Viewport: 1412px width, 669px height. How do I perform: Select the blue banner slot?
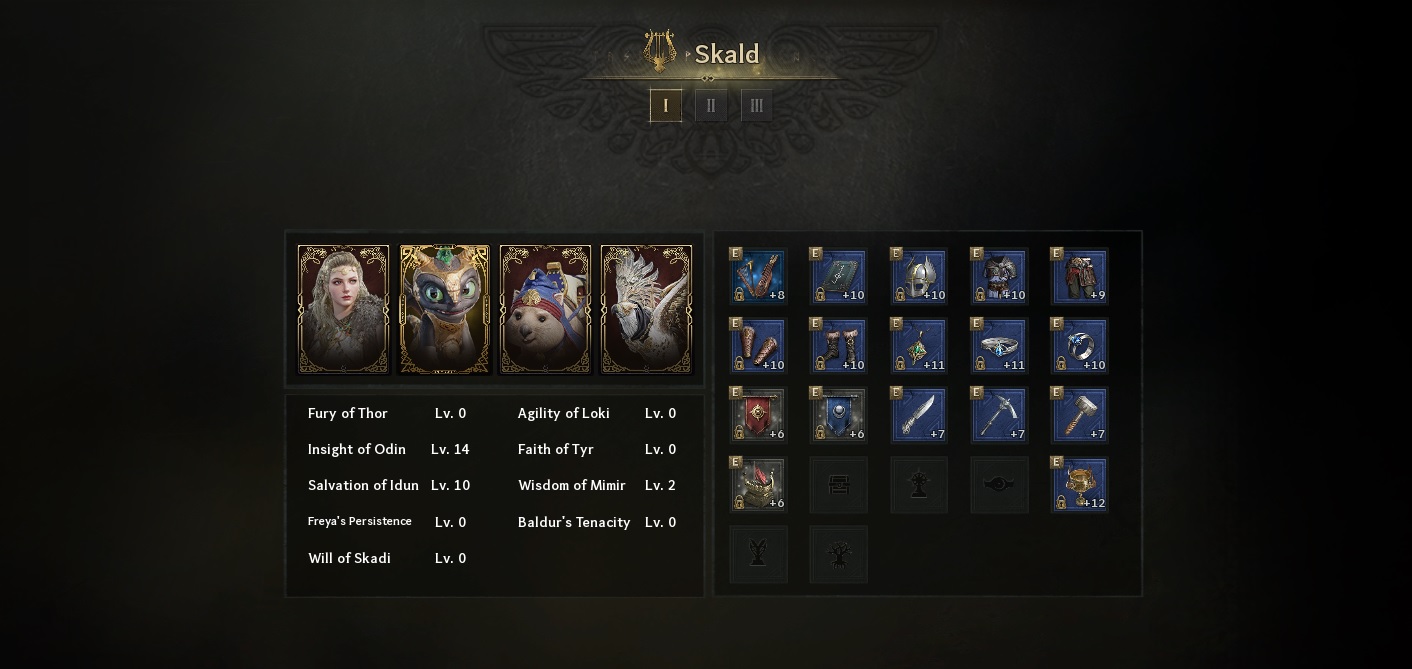838,415
